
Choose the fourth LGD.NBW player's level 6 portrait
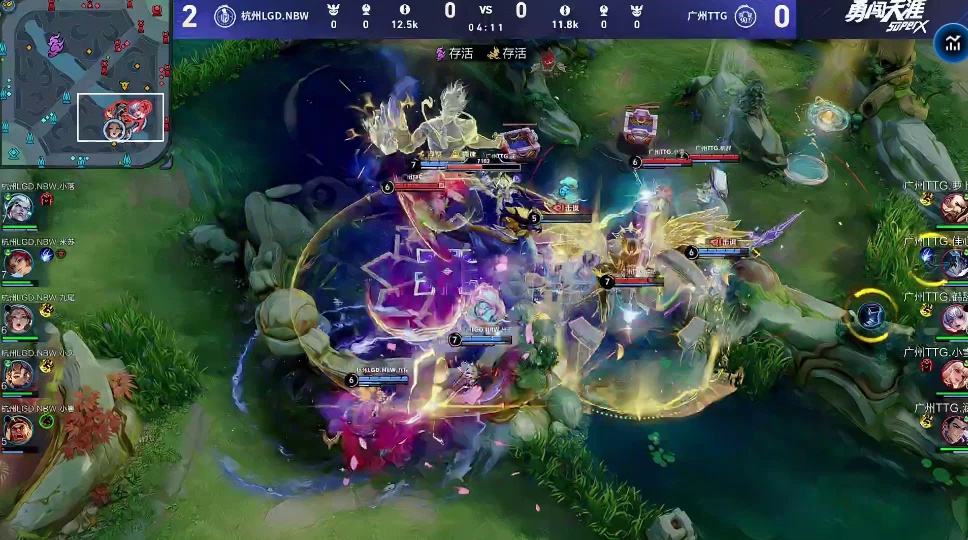tap(17, 374)
